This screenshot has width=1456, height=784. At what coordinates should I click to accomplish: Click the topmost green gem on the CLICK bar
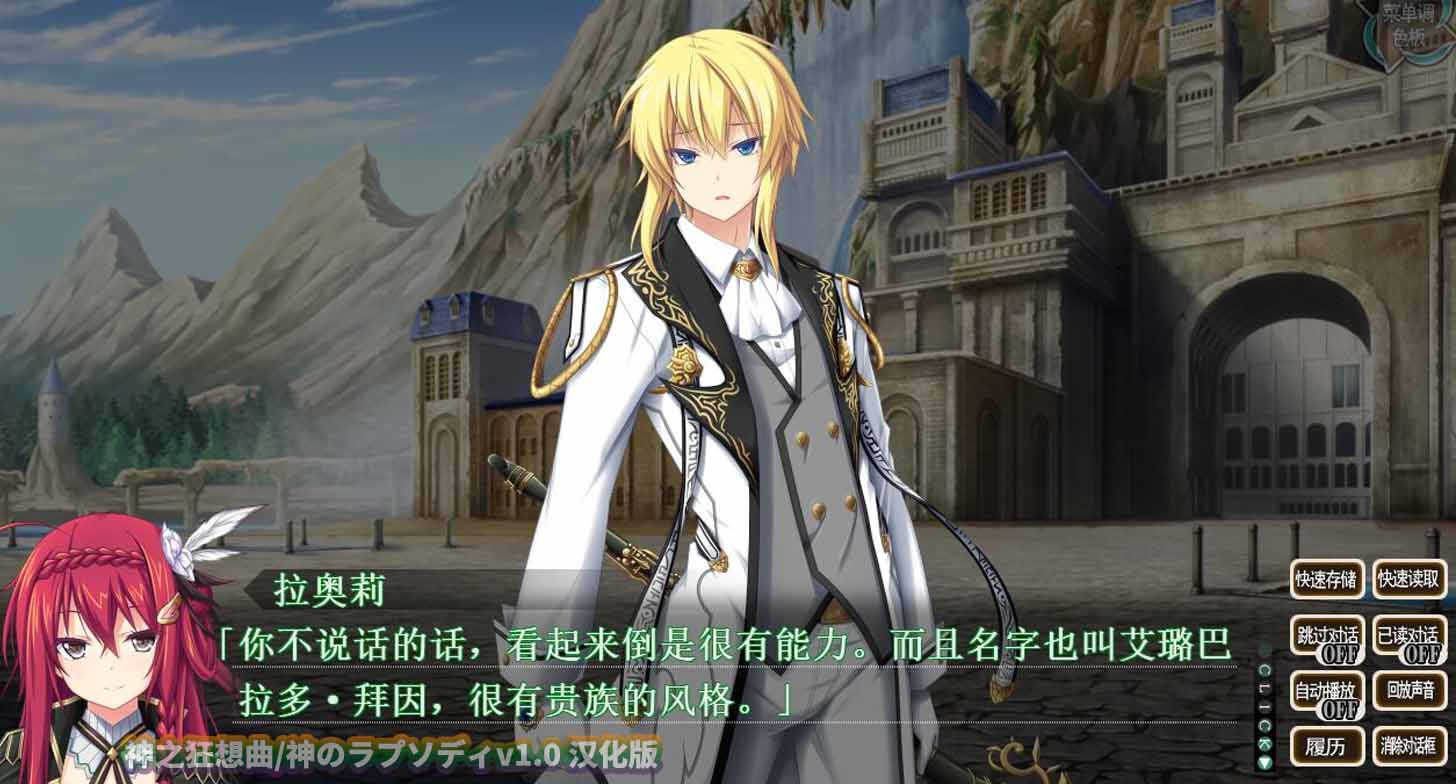1264,670
